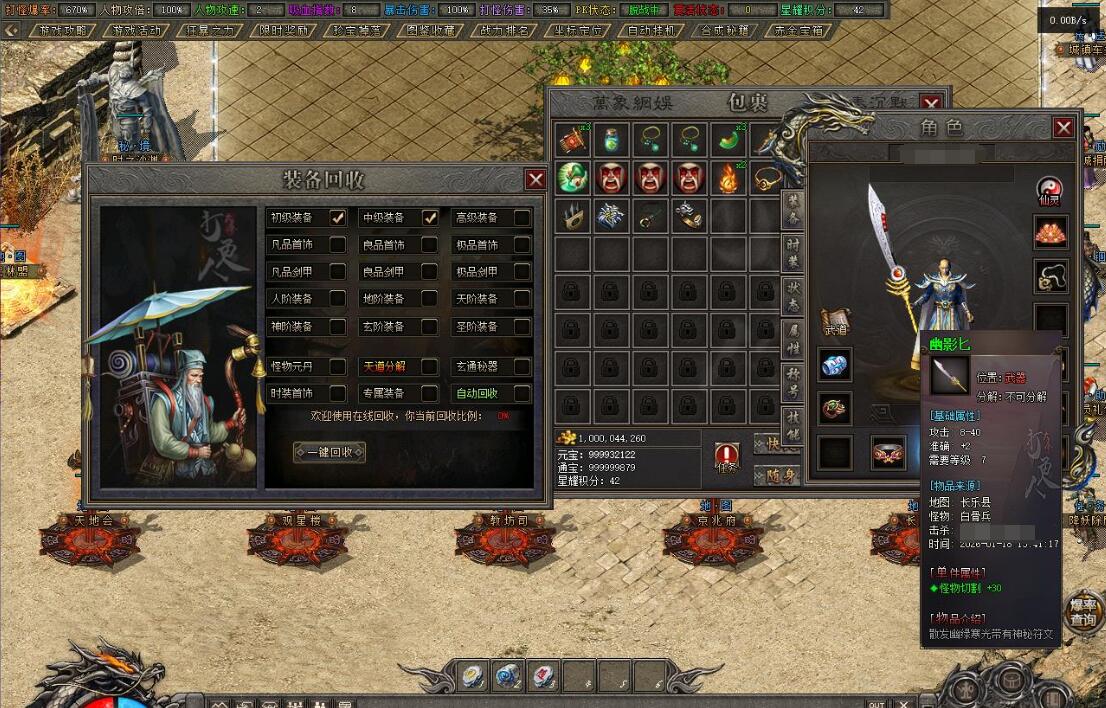Close the 装备回收 recycling window

[536, 179]
